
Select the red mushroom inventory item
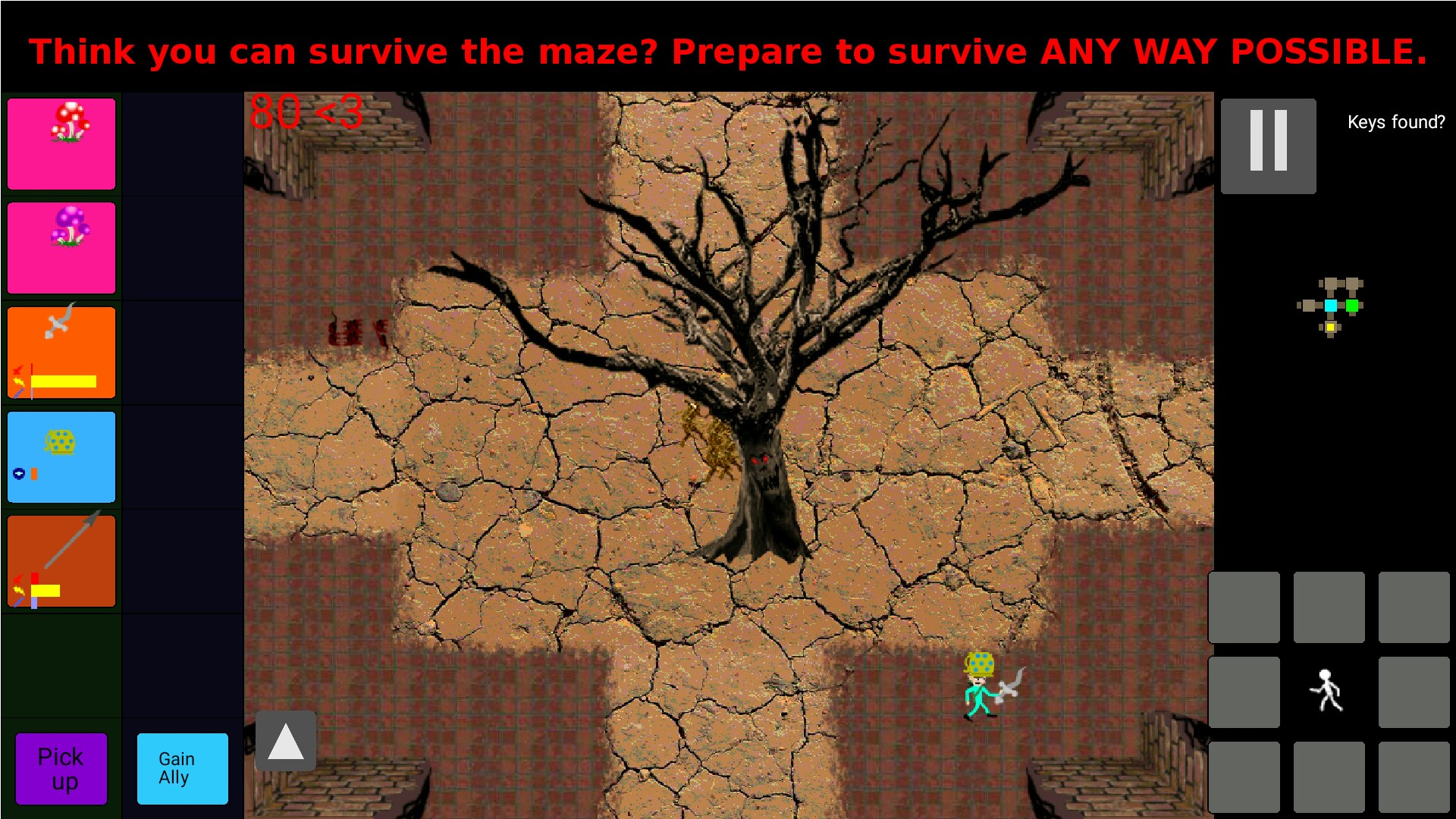[61, 143]
